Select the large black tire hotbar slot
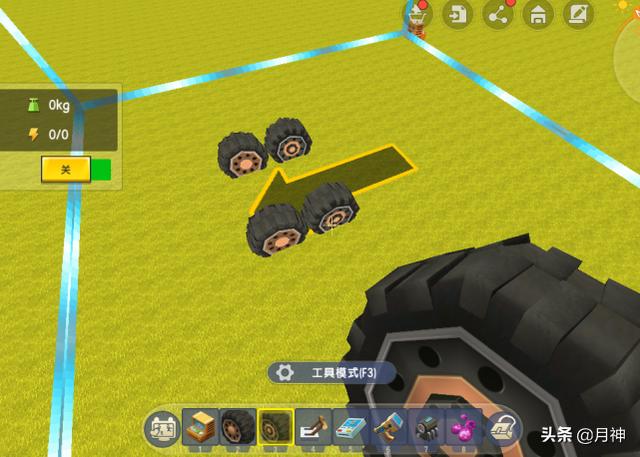The image size is (640, 457). coord(237,427)
